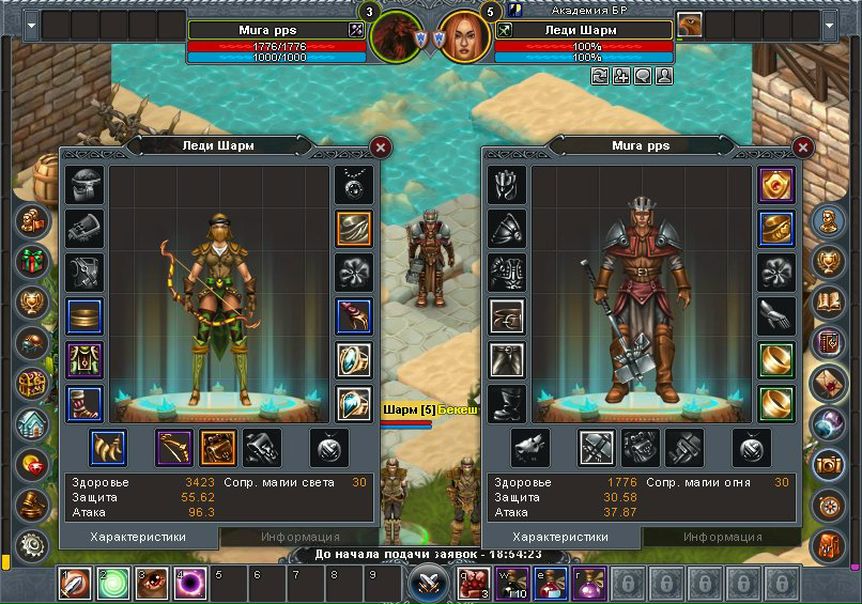Take a screenshot with the camera icon

828,463
